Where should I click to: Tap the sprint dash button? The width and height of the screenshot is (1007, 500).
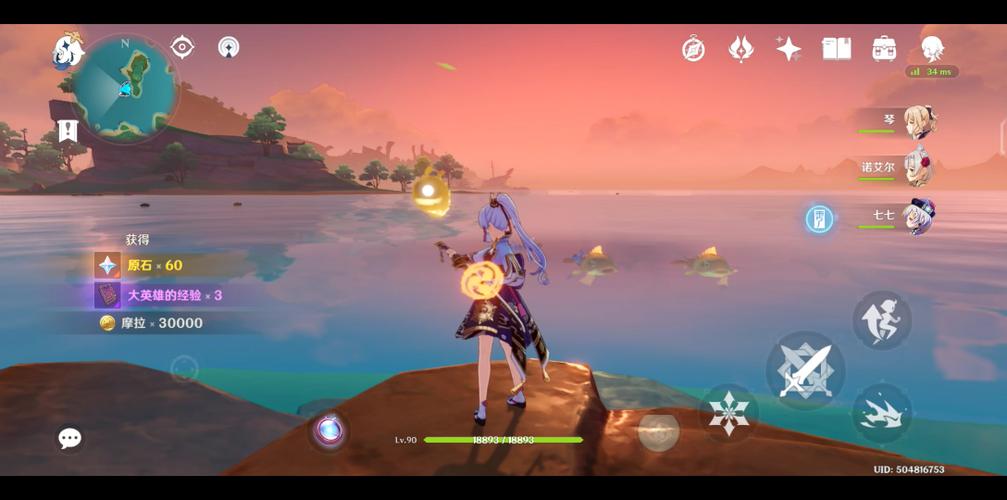click(x=881, y=412)
